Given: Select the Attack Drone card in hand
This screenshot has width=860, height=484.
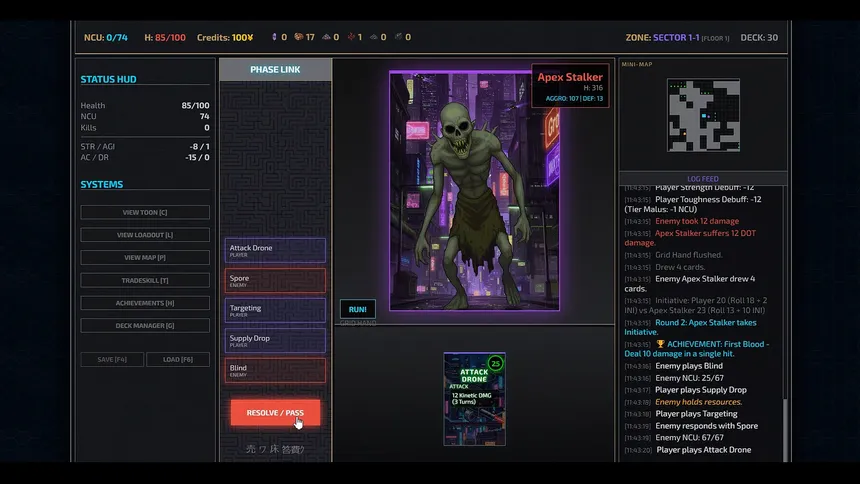Looking at the screenshot, I should tap(475, 398).
